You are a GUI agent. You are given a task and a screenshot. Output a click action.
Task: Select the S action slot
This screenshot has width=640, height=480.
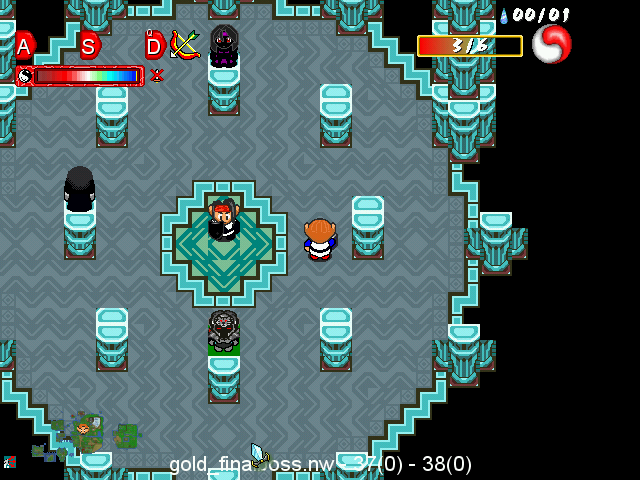[x=88, y=46]
